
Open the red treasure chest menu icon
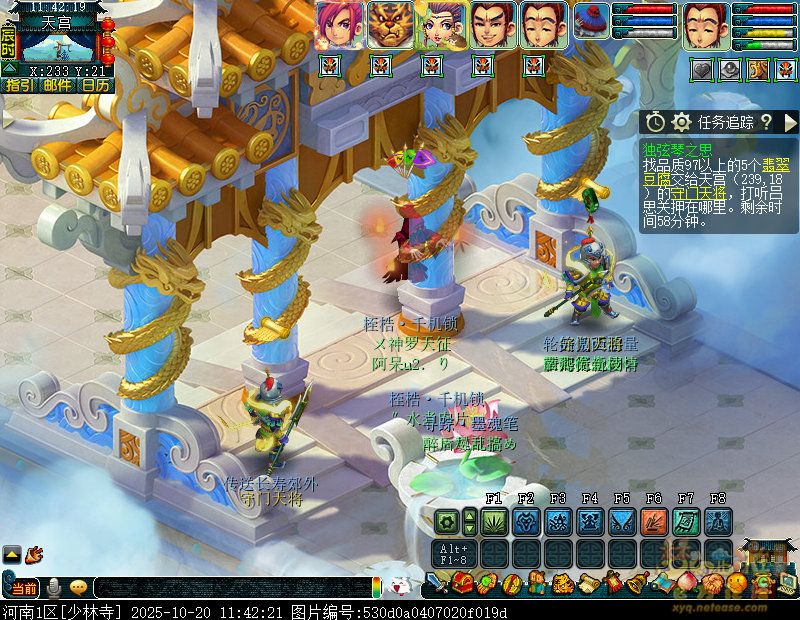coord(461,583)
